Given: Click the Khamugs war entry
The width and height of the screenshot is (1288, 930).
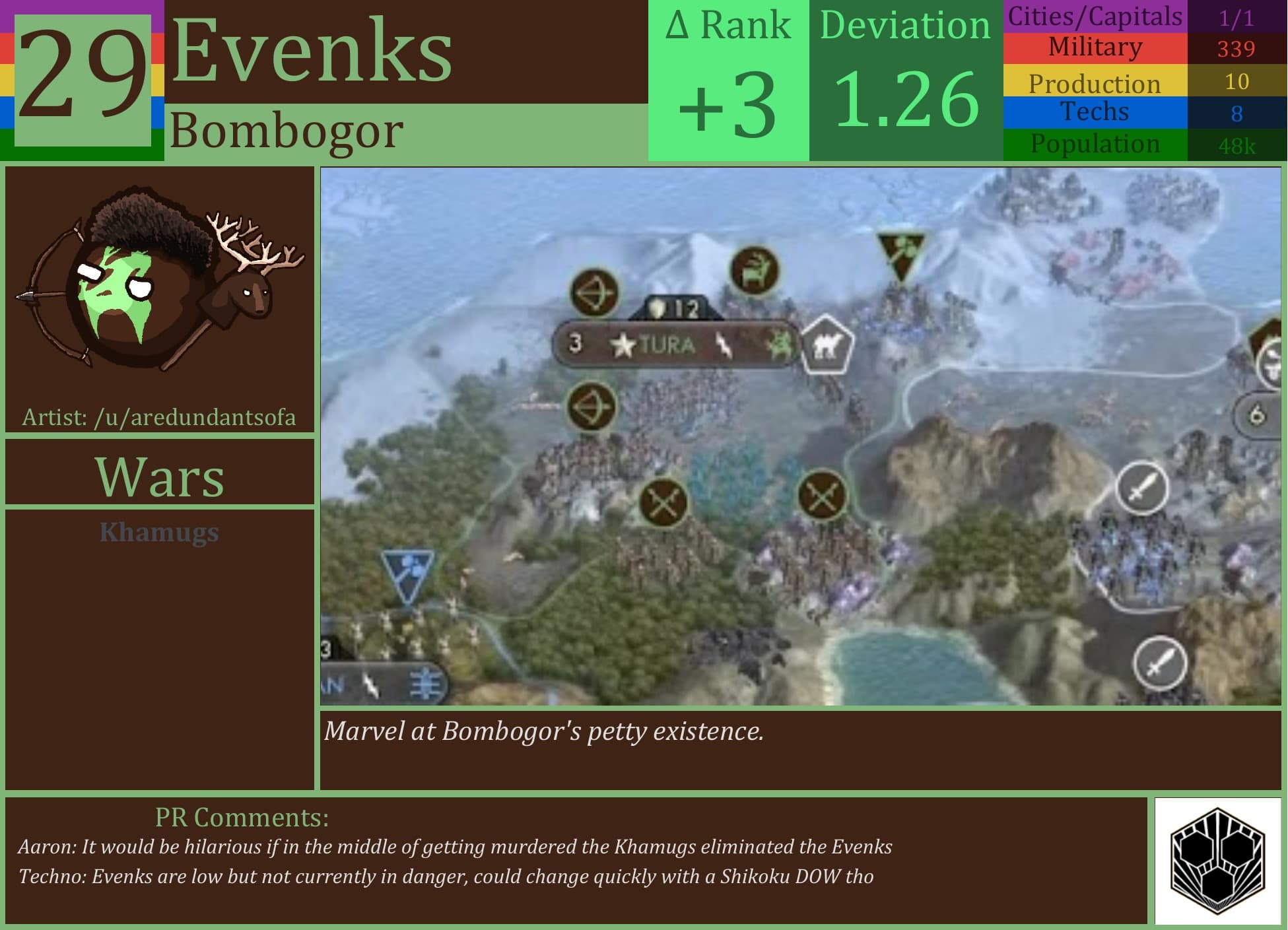Looking at the screenshot, I should (x=158, y=533).
